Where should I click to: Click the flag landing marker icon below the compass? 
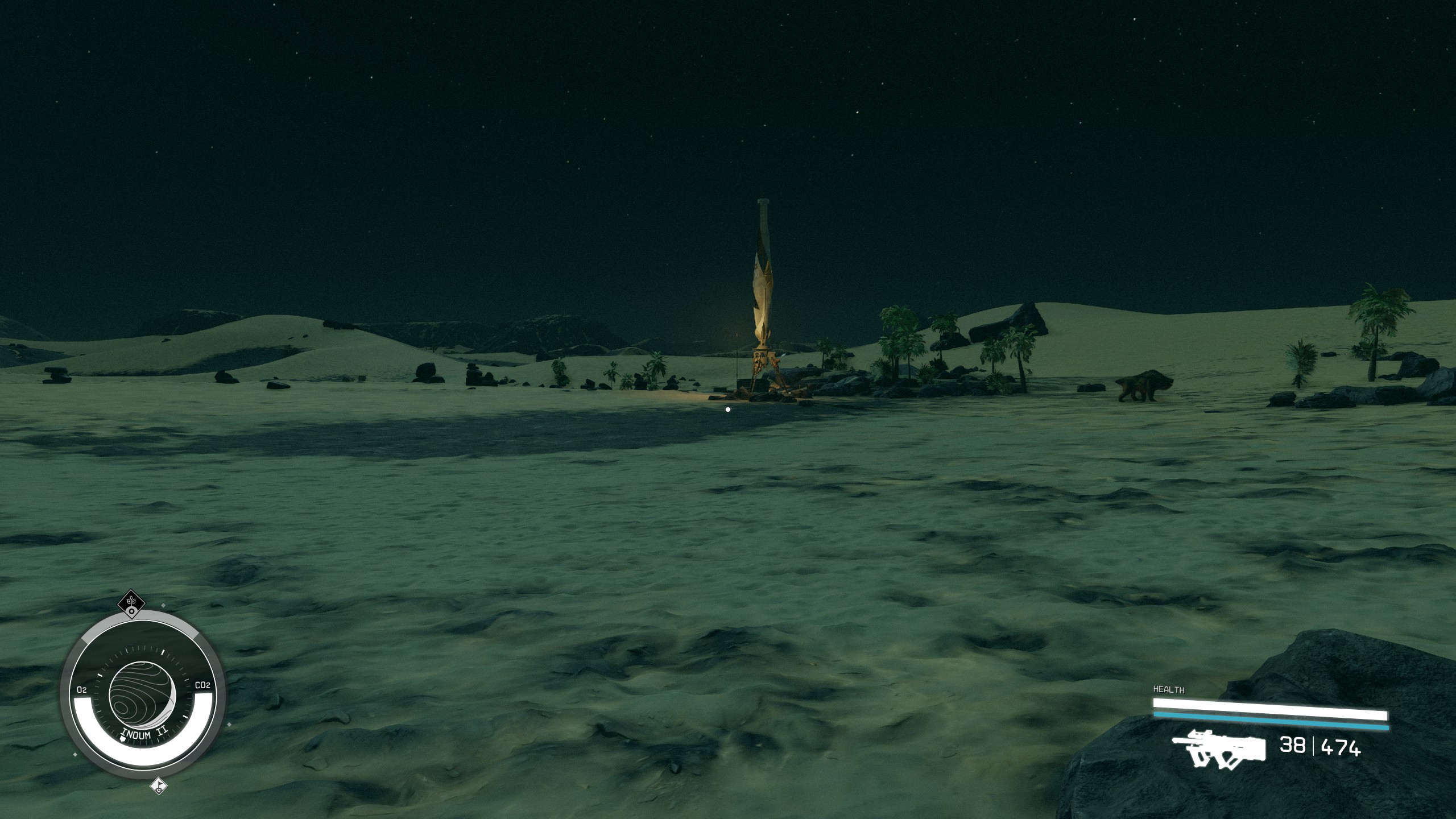pyautogui.click(x=159, y=786)
